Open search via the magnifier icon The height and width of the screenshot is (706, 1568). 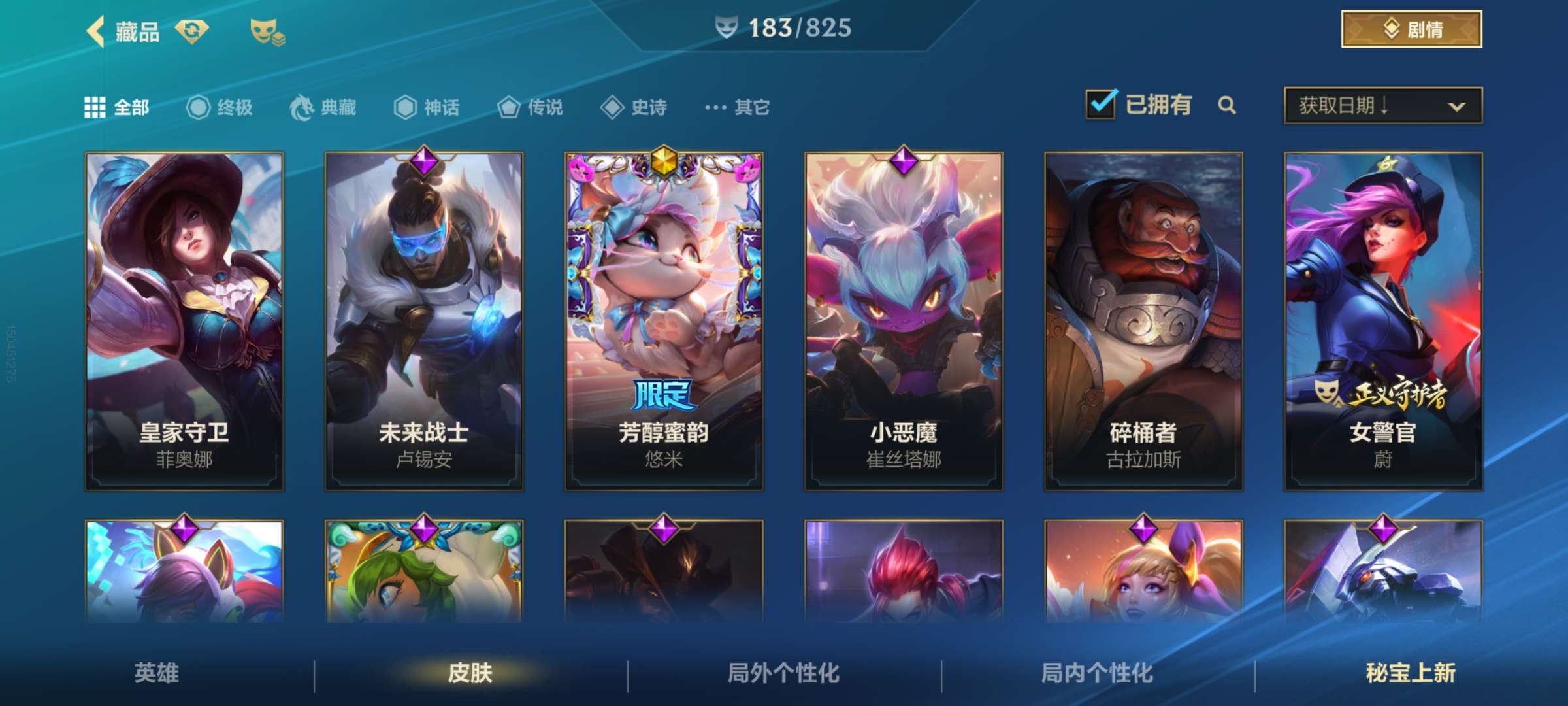(1228, 105)
